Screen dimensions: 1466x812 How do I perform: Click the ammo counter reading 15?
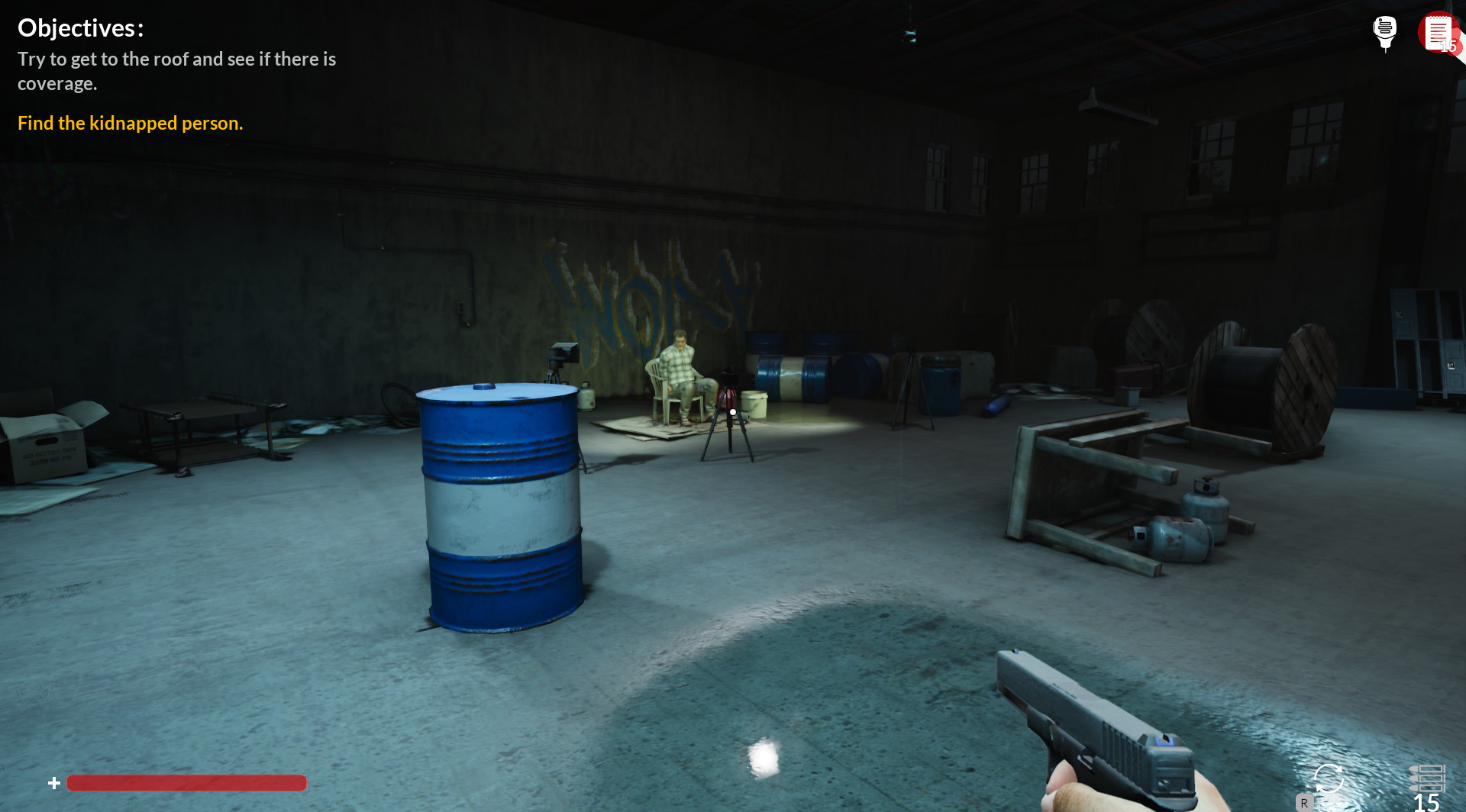(1426, 803)
